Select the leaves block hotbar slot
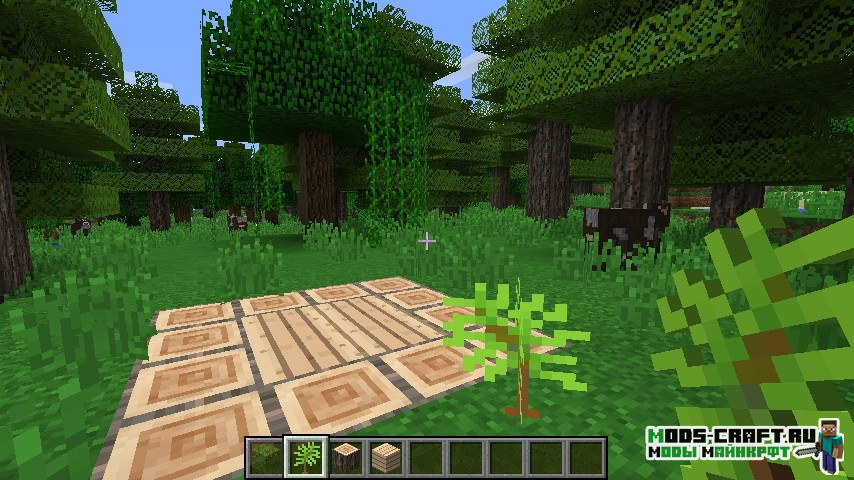This screenshot has width=854, height=480. pos(264,457)
